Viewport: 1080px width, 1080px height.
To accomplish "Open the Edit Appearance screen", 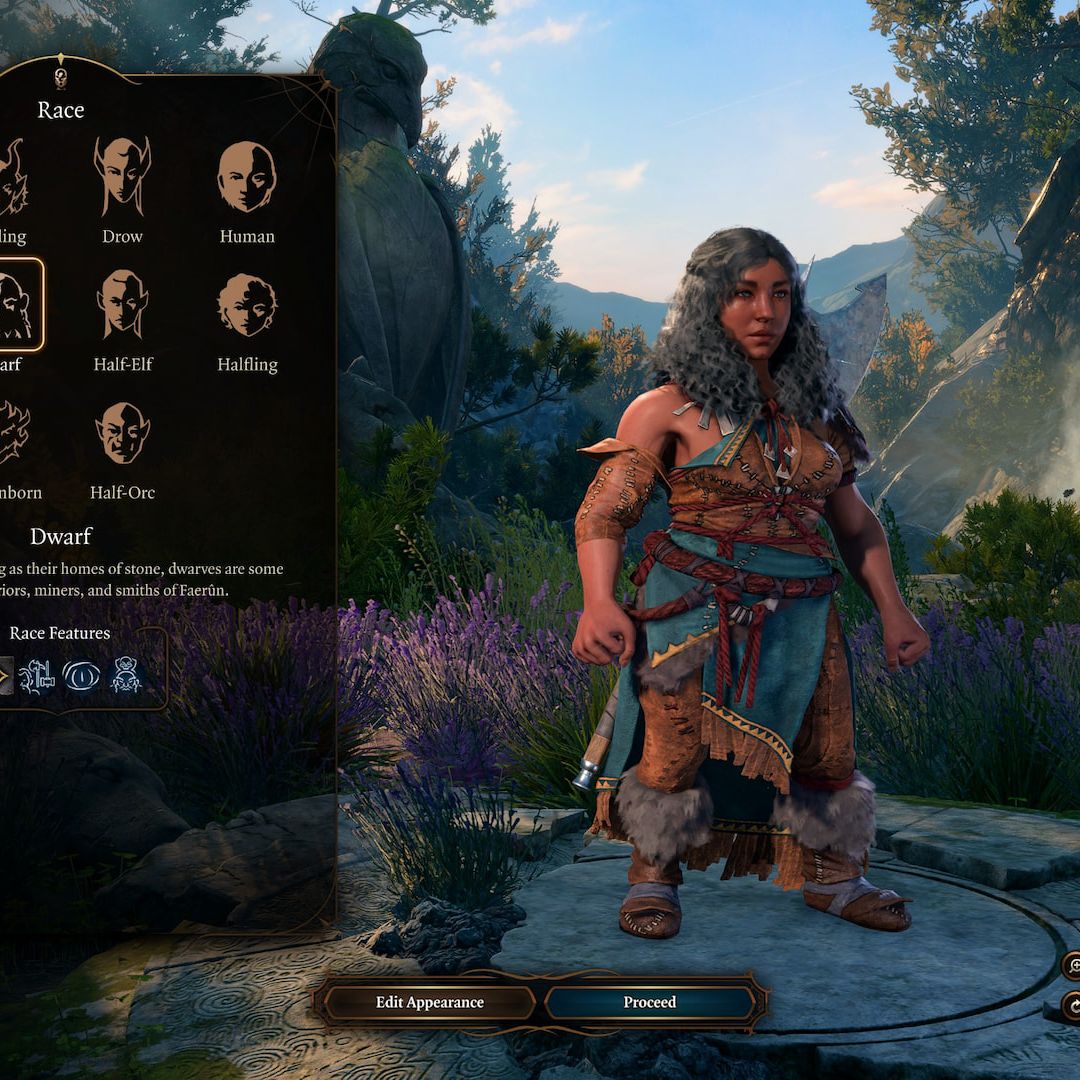I will pyautogui.click(x=429, y=1002).
